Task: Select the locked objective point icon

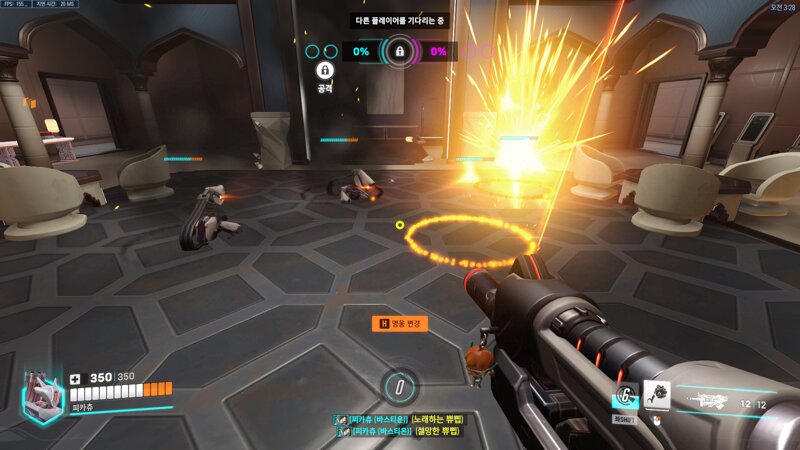Action: pyautogui.click(x=399, y=50)
